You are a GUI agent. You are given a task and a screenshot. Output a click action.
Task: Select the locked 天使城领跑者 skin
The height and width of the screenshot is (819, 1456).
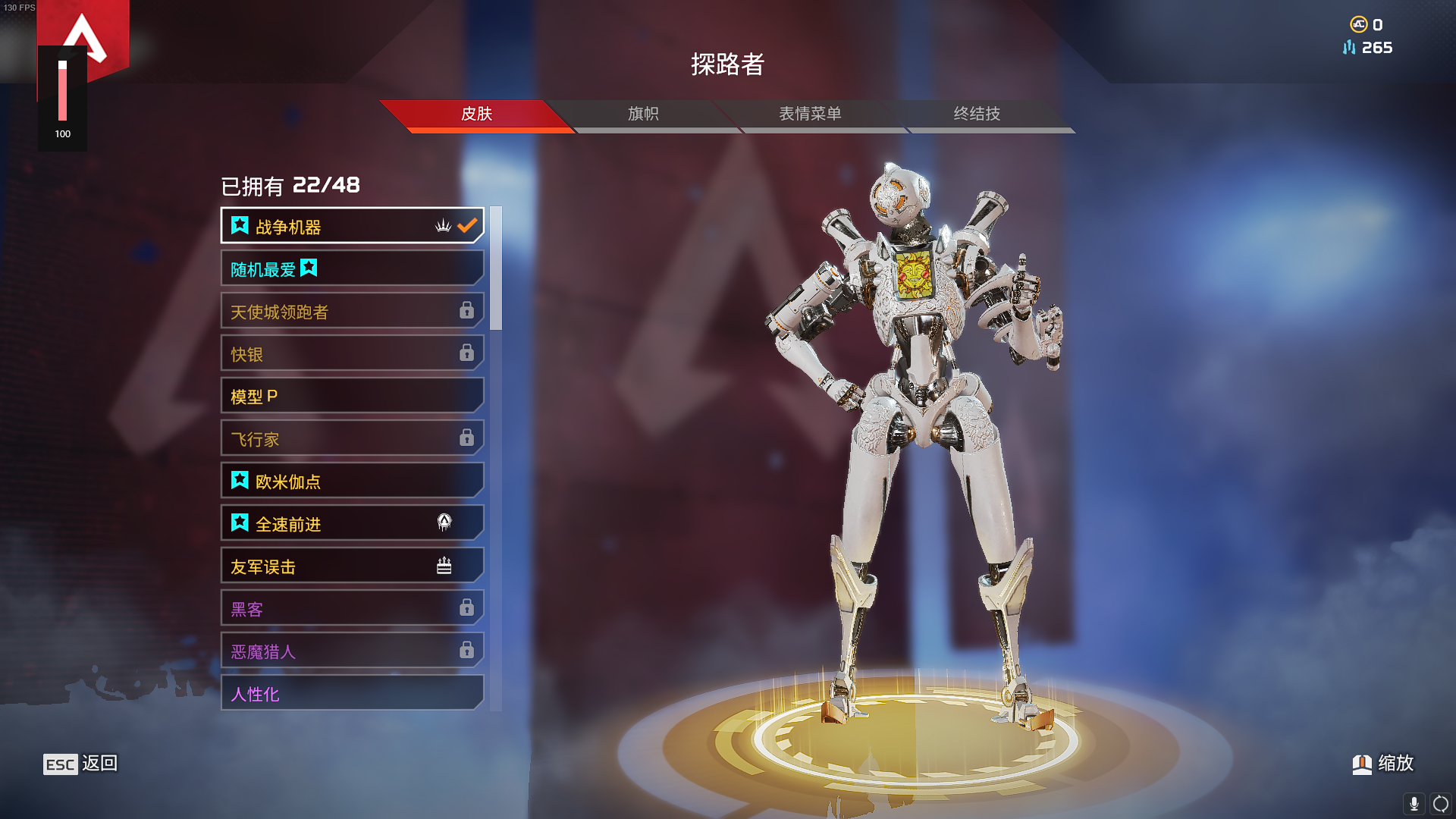coord(352,311)
